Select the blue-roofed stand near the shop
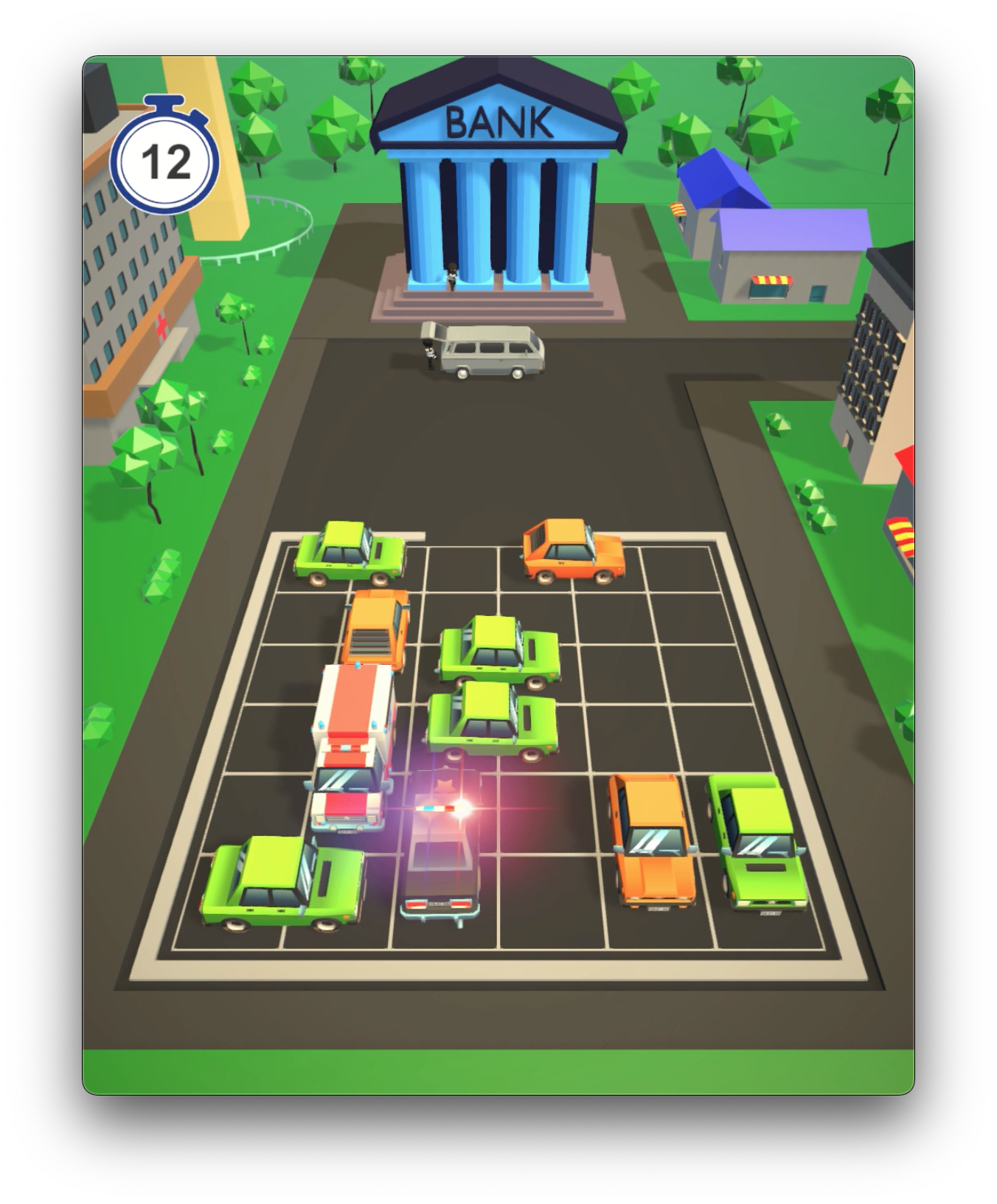997x1204 pixels. coord(719,177)
